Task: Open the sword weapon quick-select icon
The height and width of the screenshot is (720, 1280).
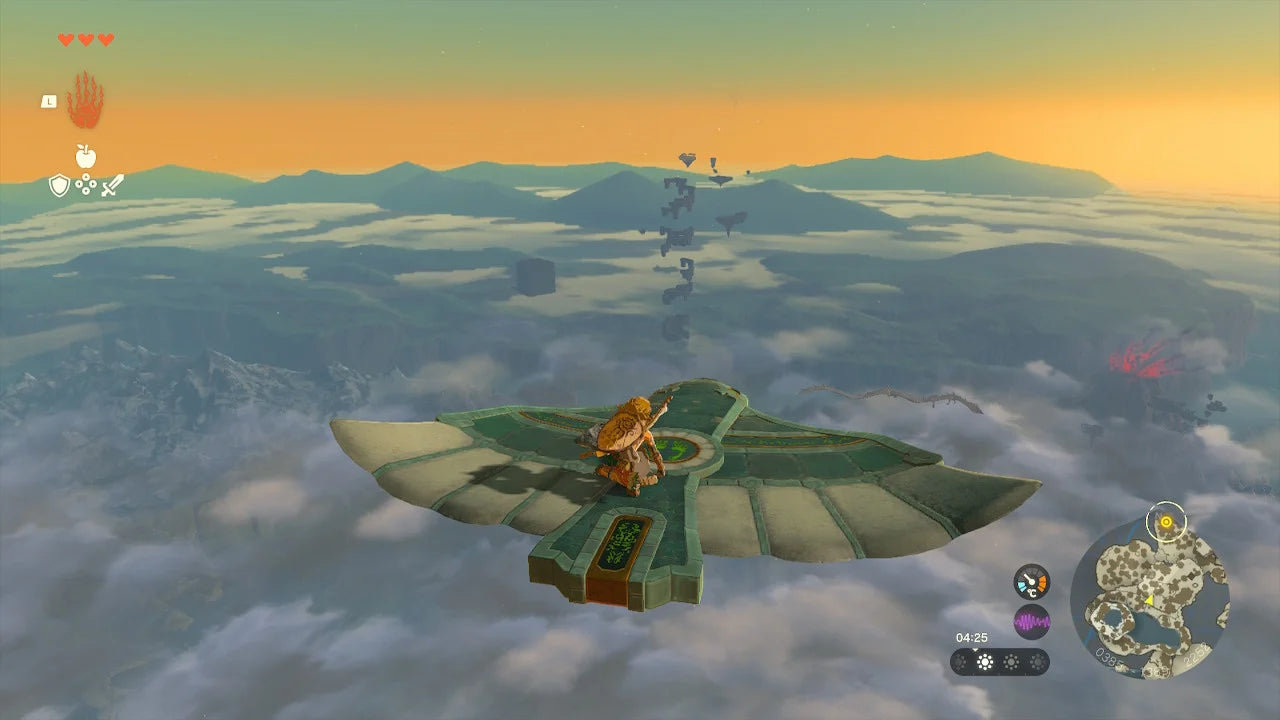Action: pos(112,185)
